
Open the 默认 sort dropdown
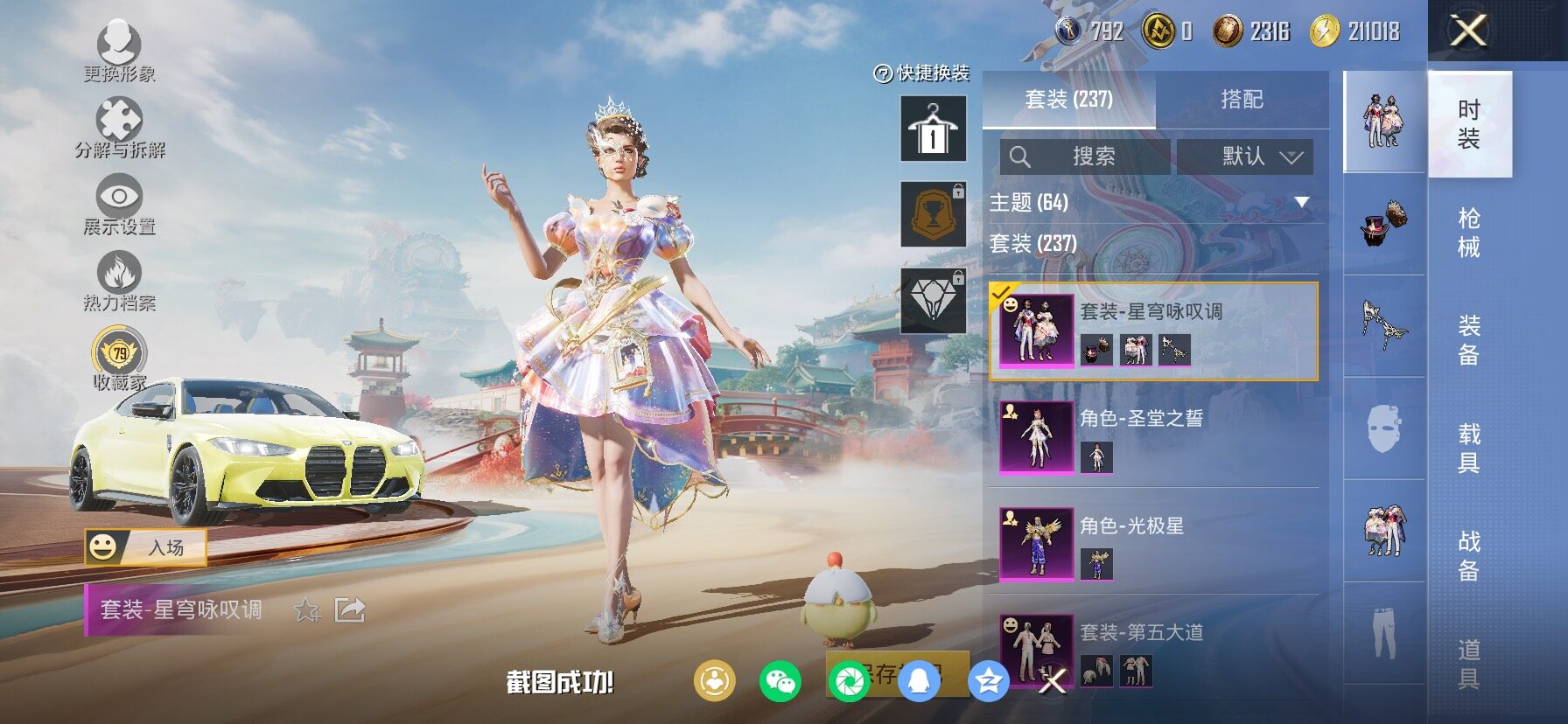[x=1244, y=157]
